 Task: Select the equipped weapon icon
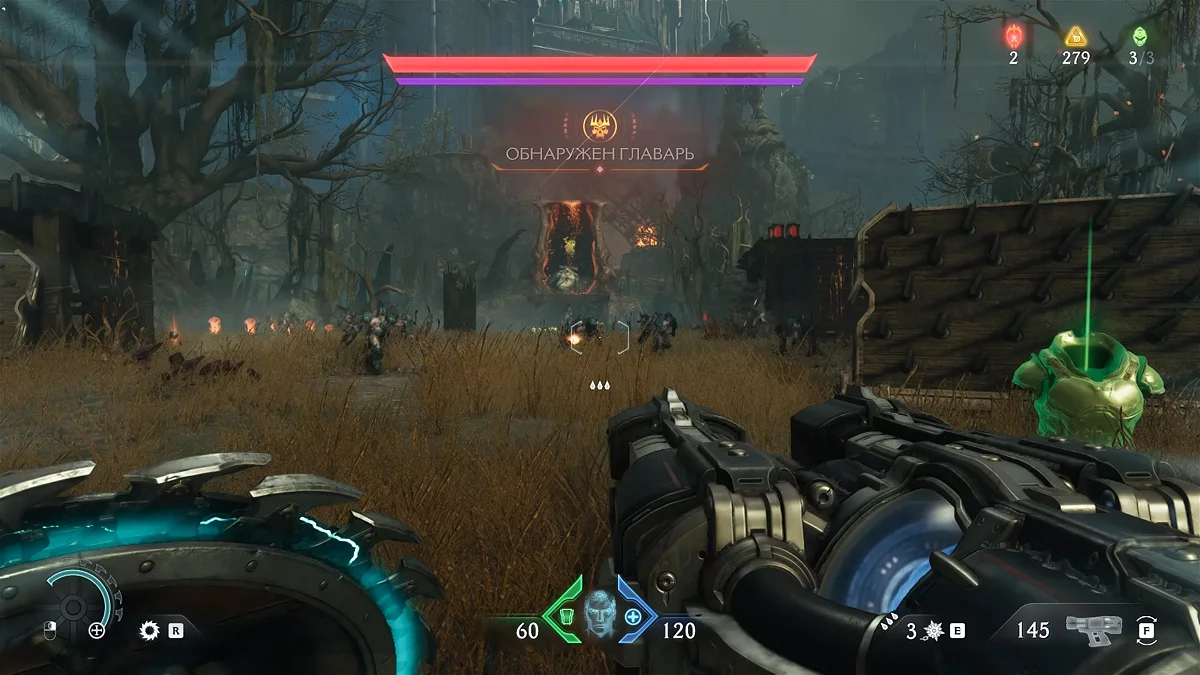click(1093, 629)
